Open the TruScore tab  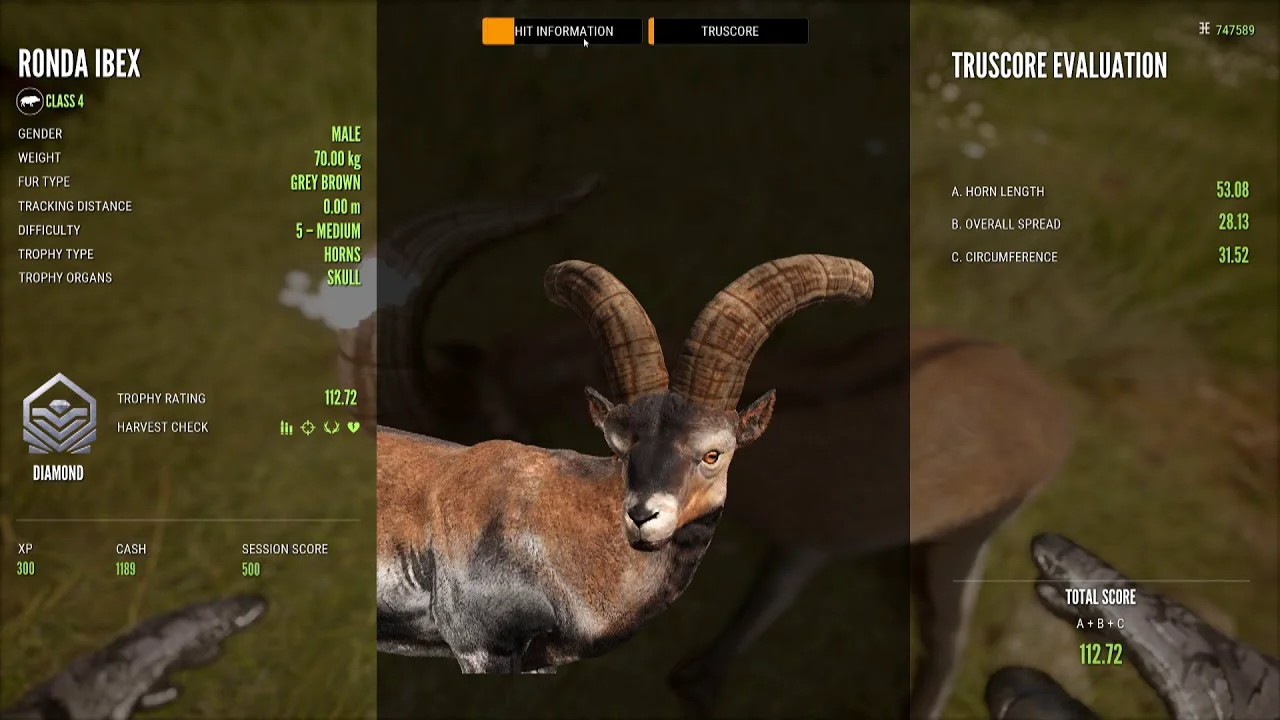729,31
